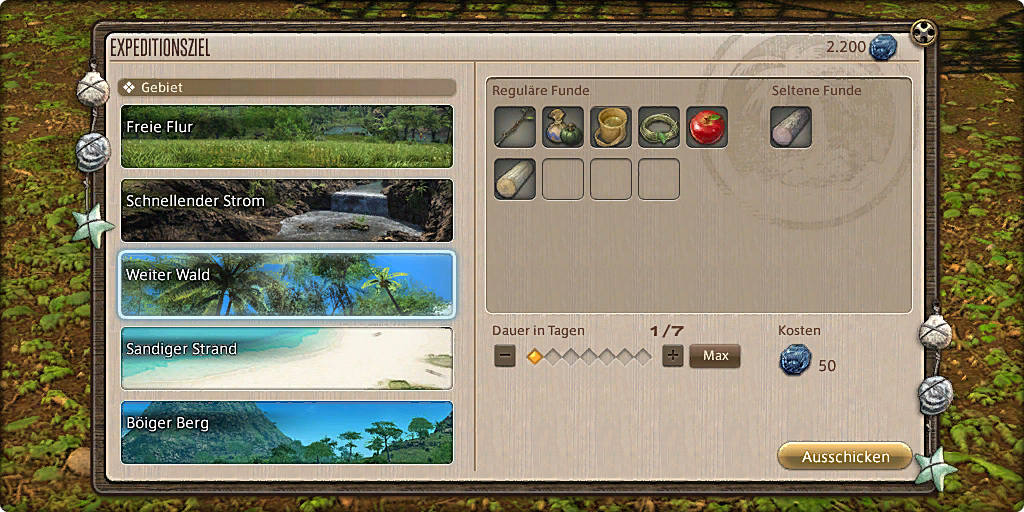Select the Freie Flur area
Image resolution: width=1024 pixels, height=512 pixels.
[x=286, y=137]
